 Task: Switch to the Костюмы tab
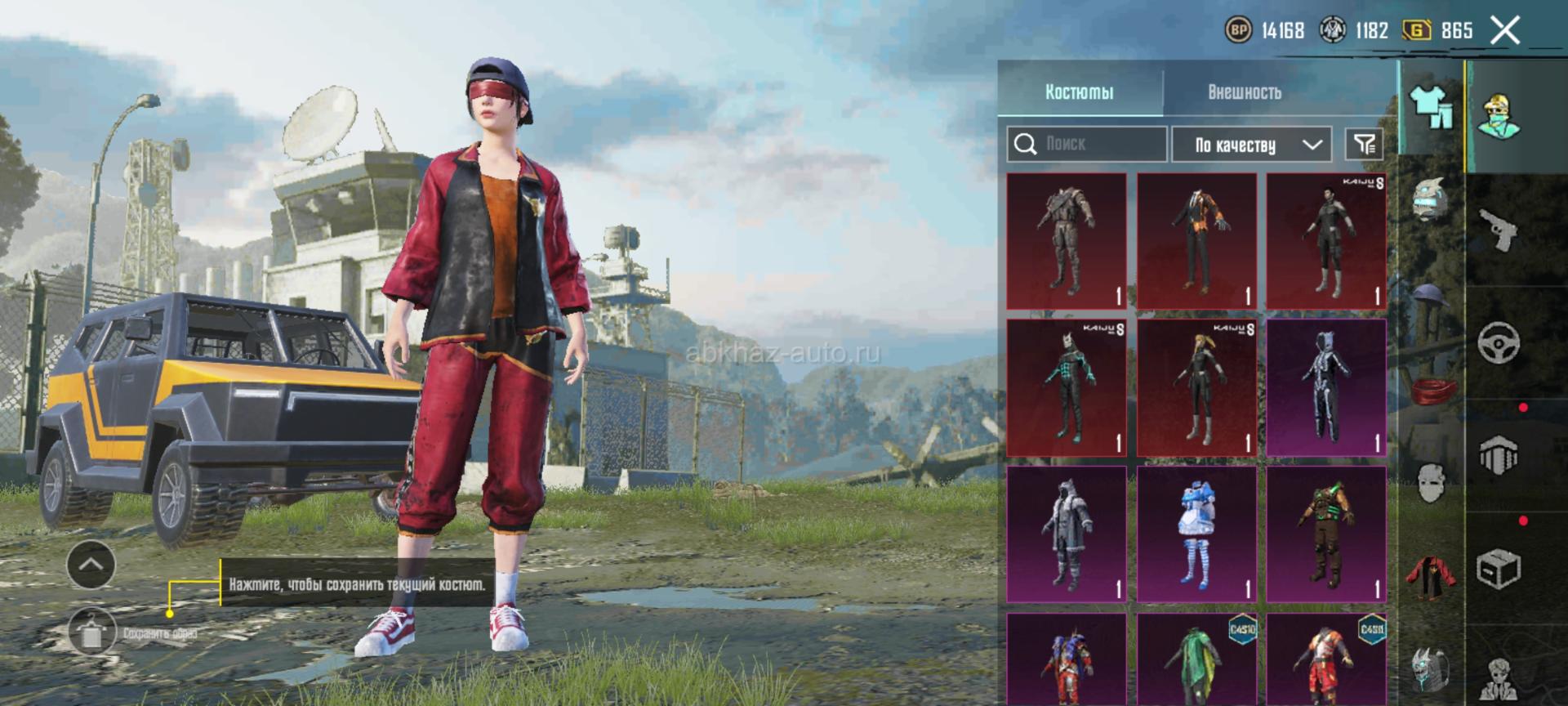(x=1079, y=92)
